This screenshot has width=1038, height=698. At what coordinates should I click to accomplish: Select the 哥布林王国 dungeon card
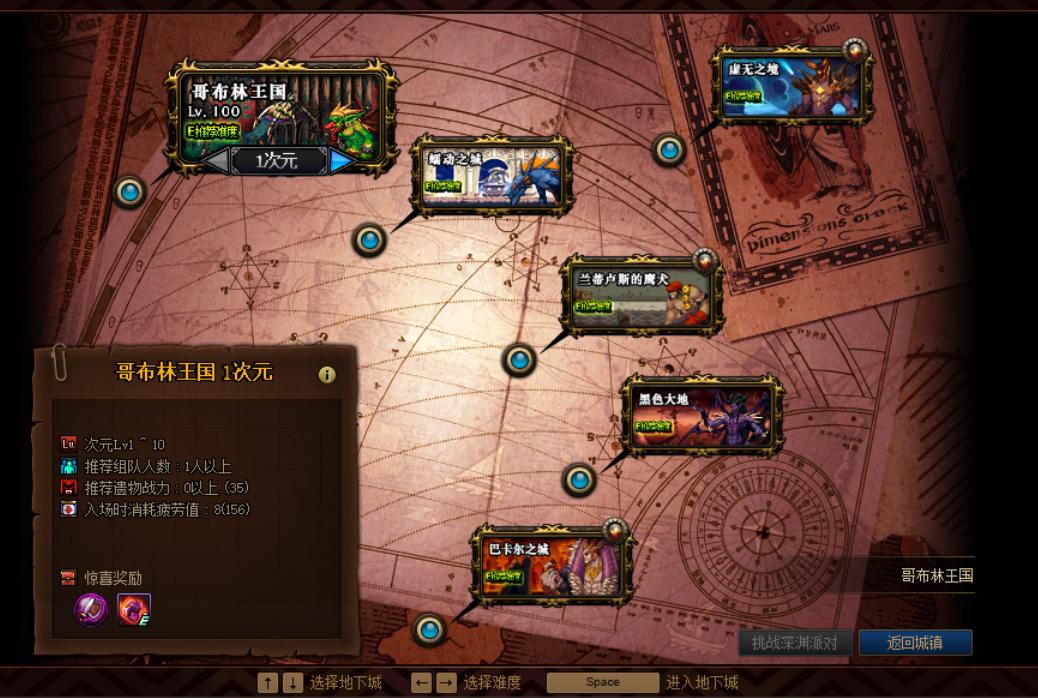tap(280, 112)
